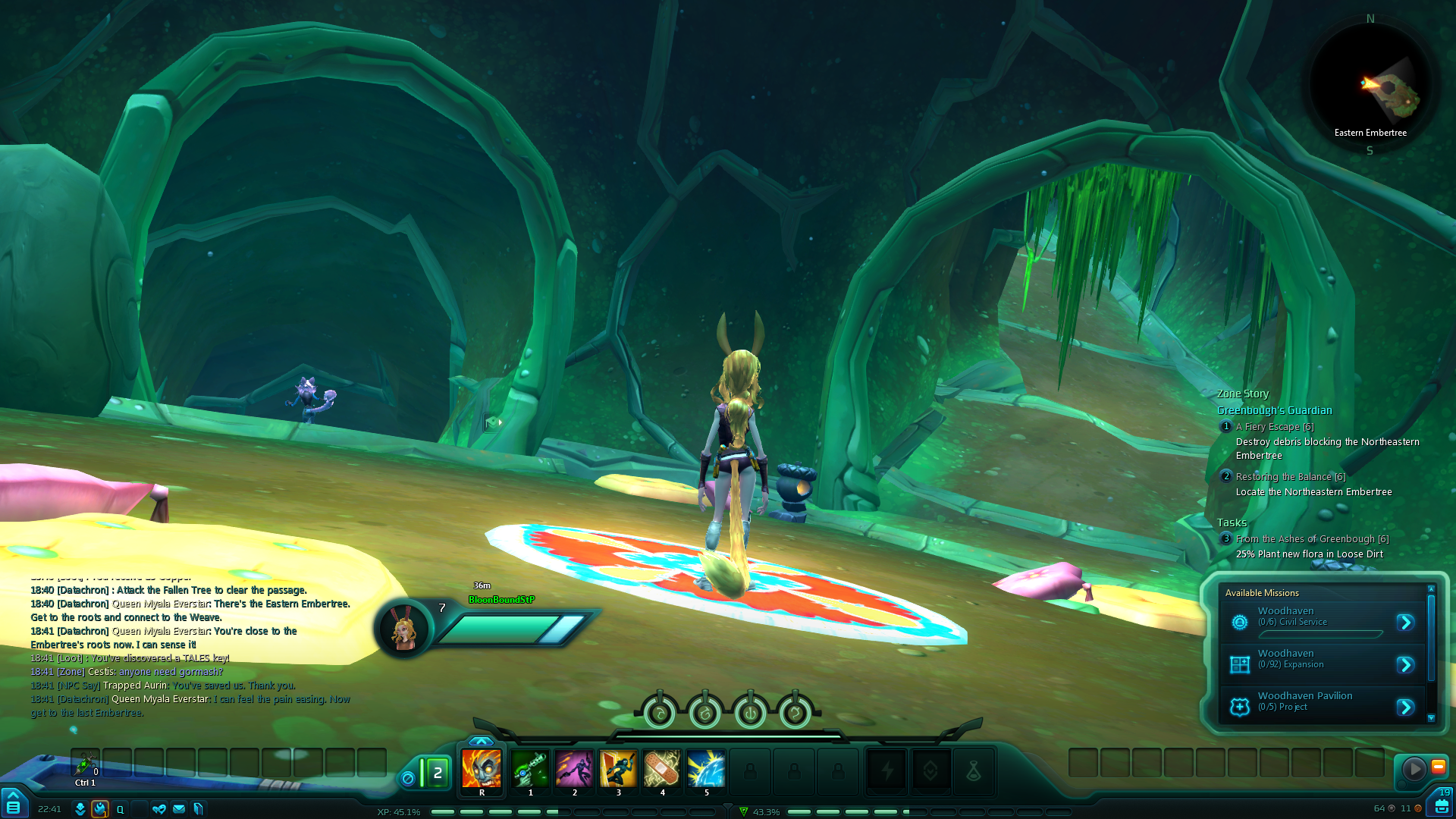
Task: Activate the blue energy burst ability
Action: click(706, 768)
